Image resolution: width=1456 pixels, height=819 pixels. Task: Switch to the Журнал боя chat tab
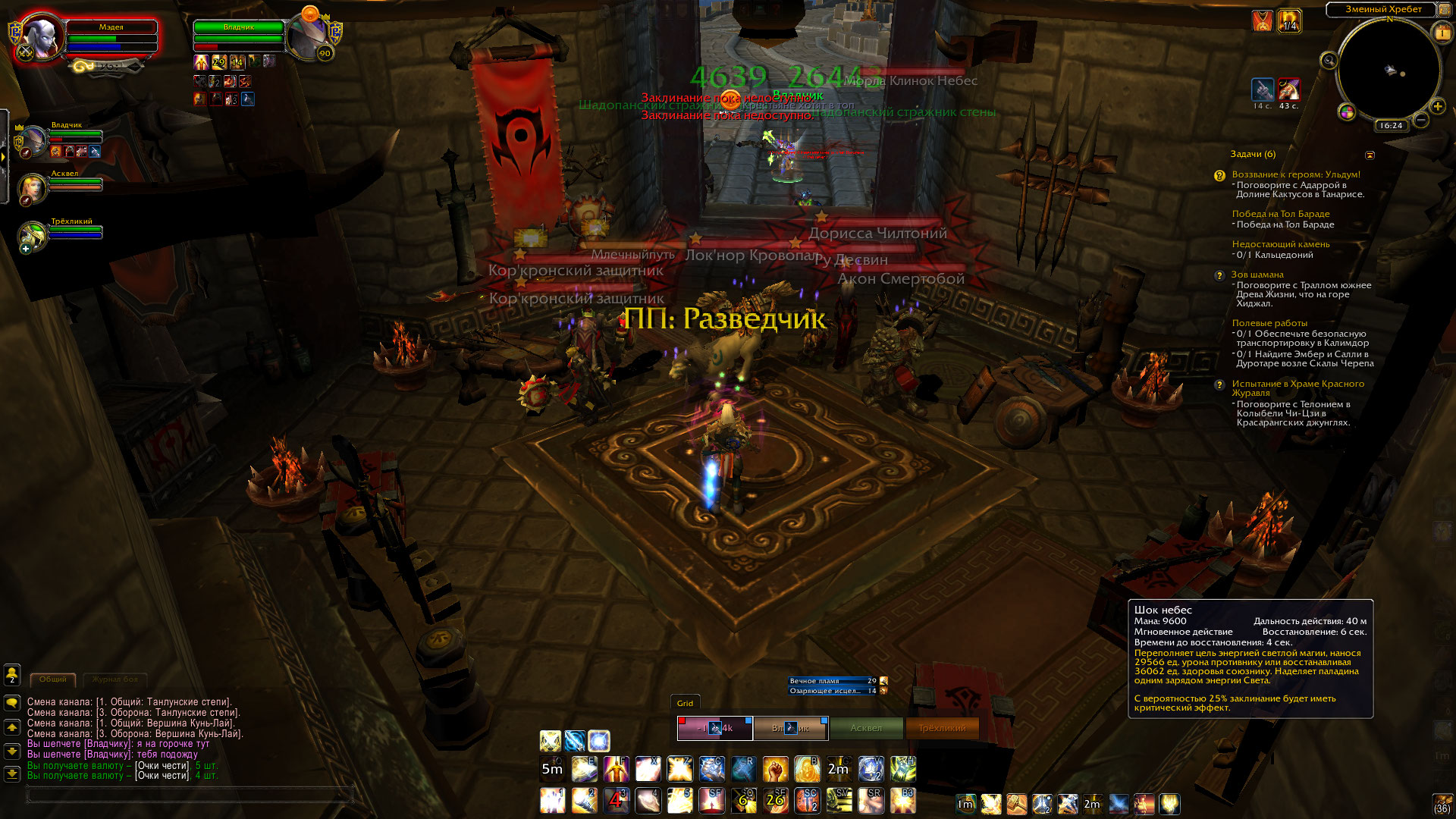click(x=115, y=679)
